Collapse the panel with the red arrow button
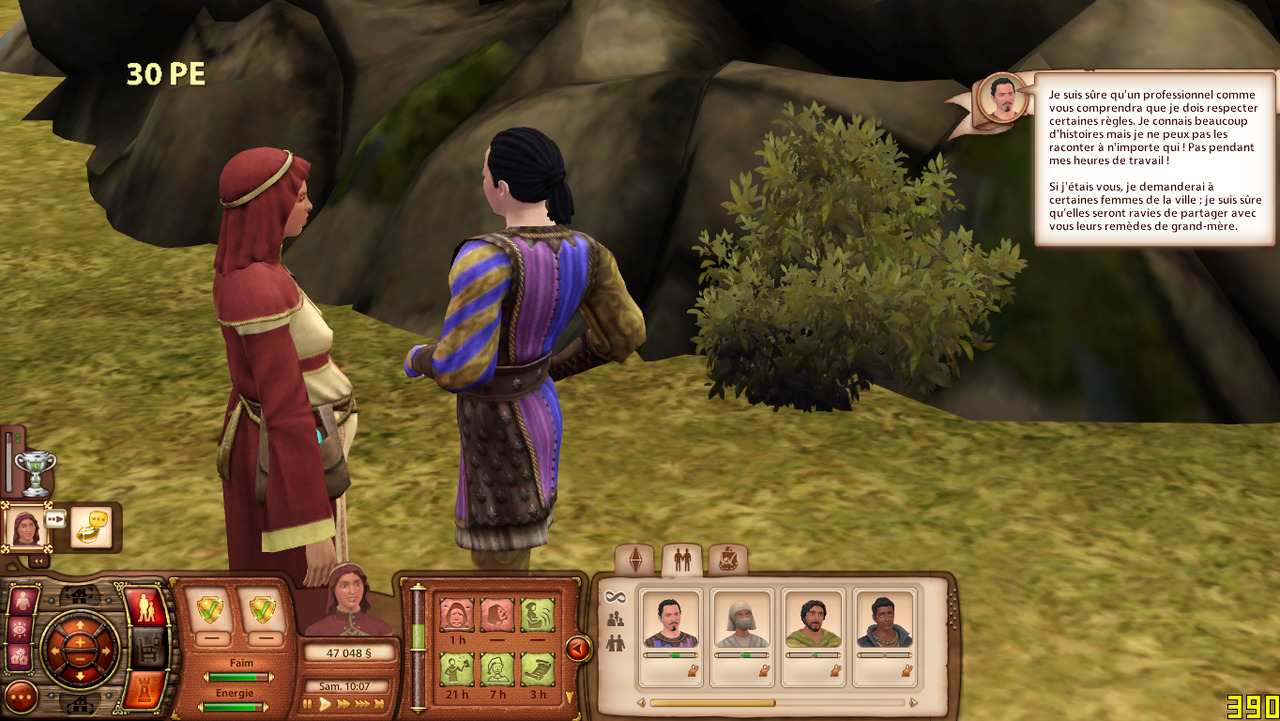 tap(578, 649)
